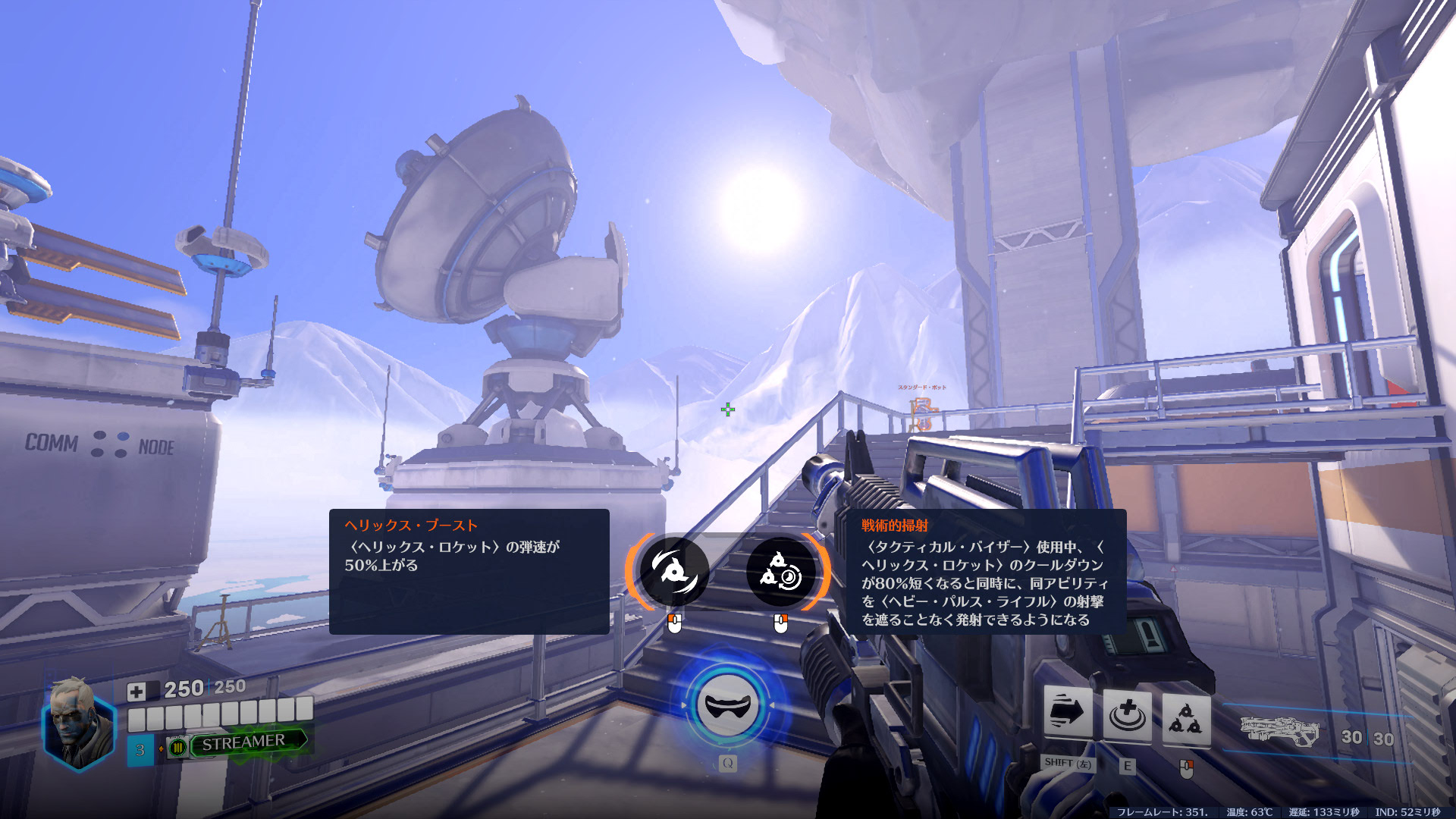Select the 戦術的掃射 perk icon
Screen dimensions: 1456x819
pyautogui.click(x=781, y=572)
